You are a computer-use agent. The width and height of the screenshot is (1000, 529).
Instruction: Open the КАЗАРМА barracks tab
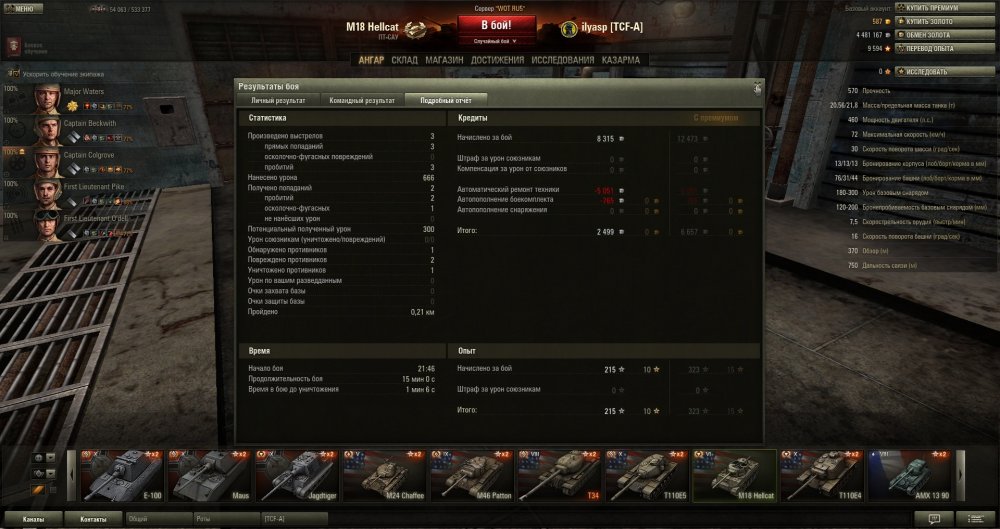(621, 60)
